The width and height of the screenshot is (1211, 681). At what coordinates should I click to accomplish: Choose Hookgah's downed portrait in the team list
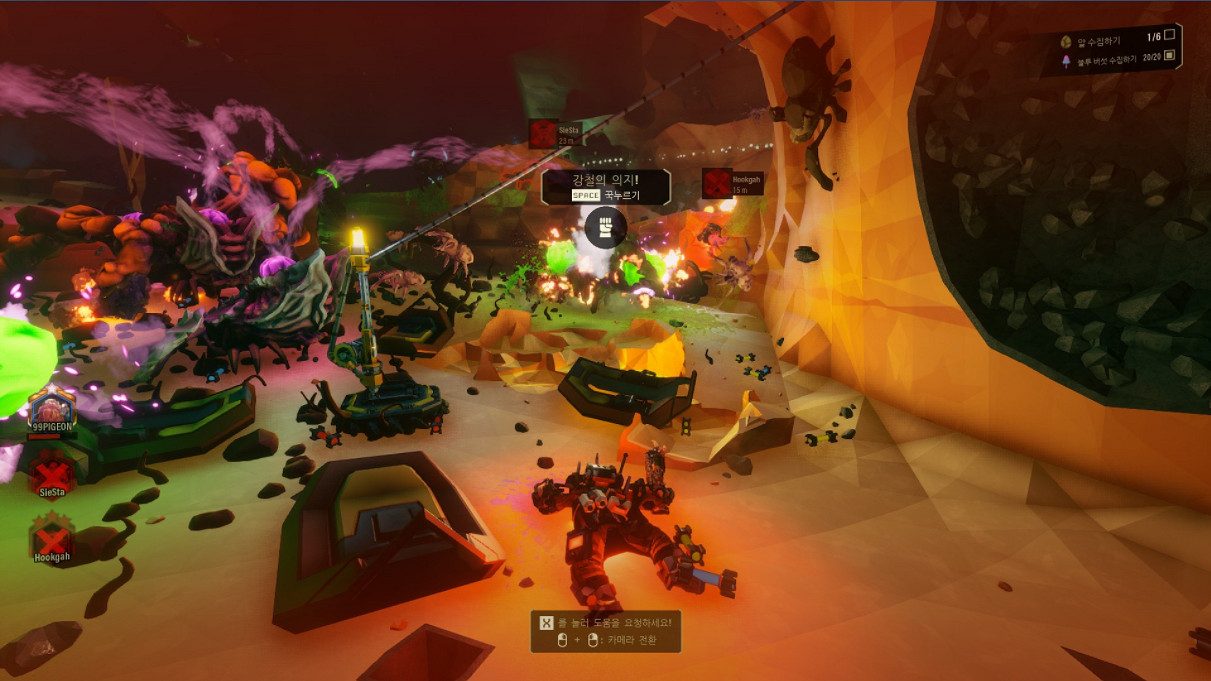[x=52, y=534]
